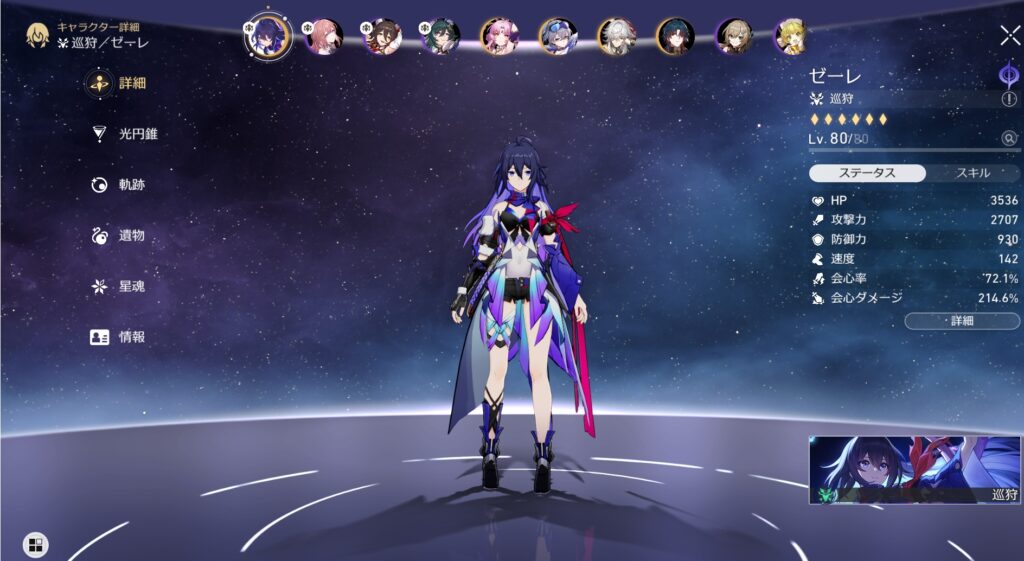Click the 詳細 button below the stats
The height and width of the screenshot is (561, 1024).
pos(961,321)
